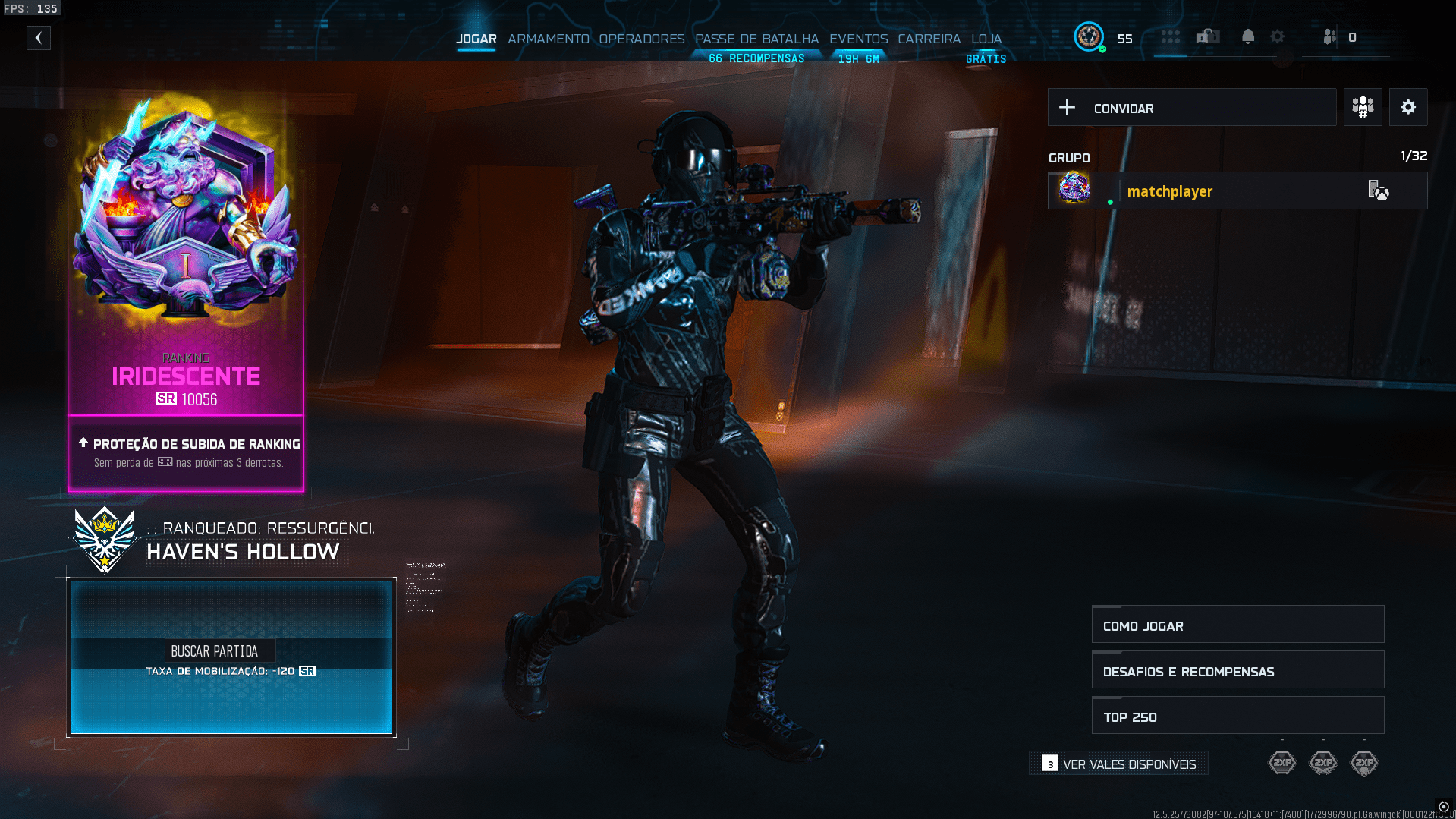Open the store lock icon near top right

point(1208,36)
